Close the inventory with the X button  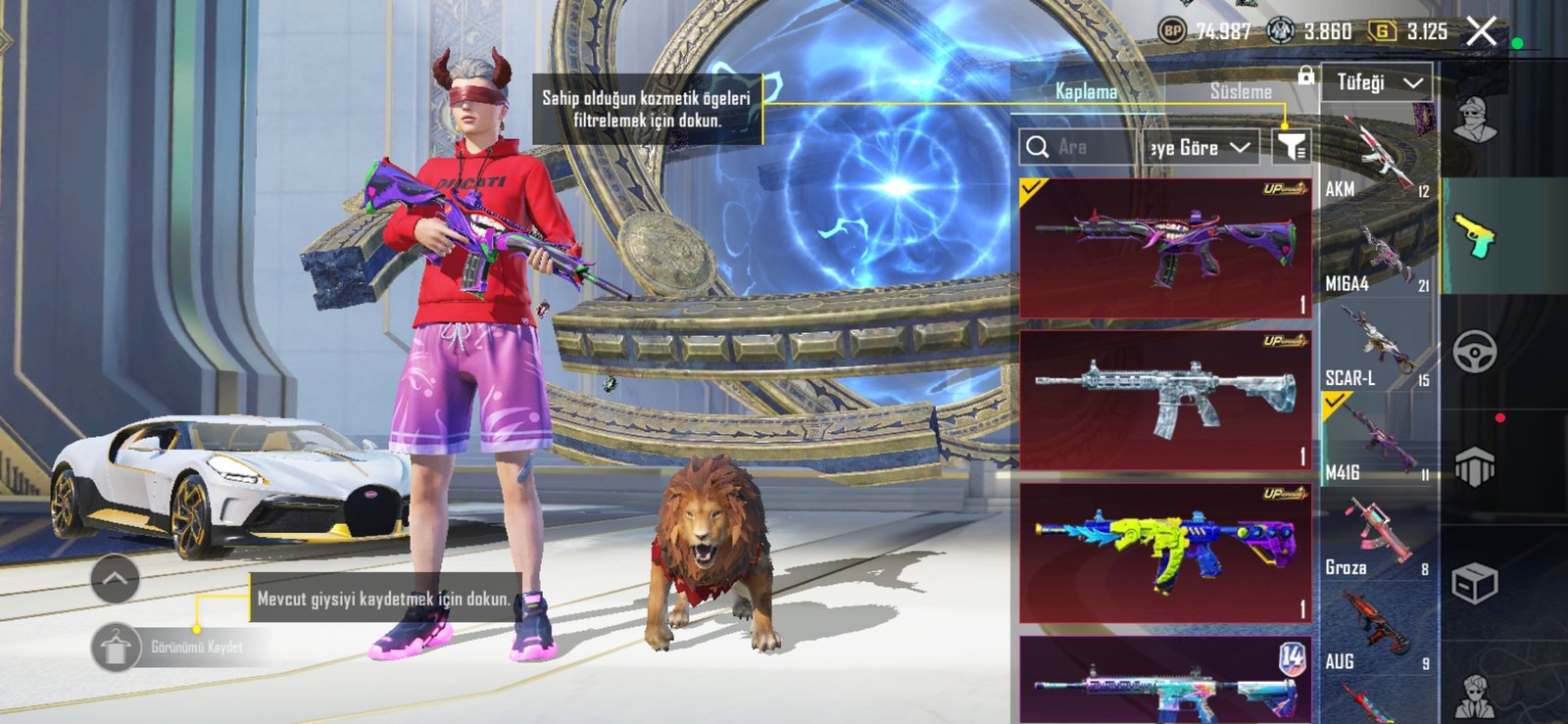(1482, 32)
